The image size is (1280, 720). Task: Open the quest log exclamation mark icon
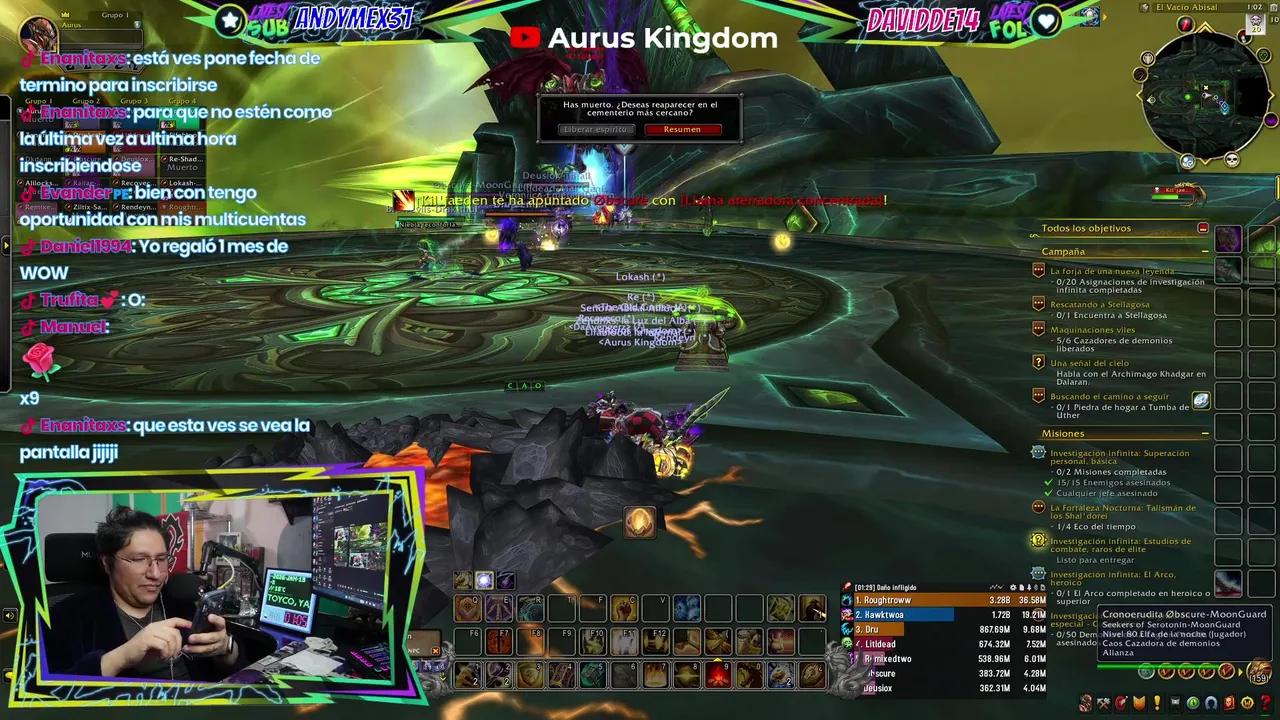(1156, 702)
